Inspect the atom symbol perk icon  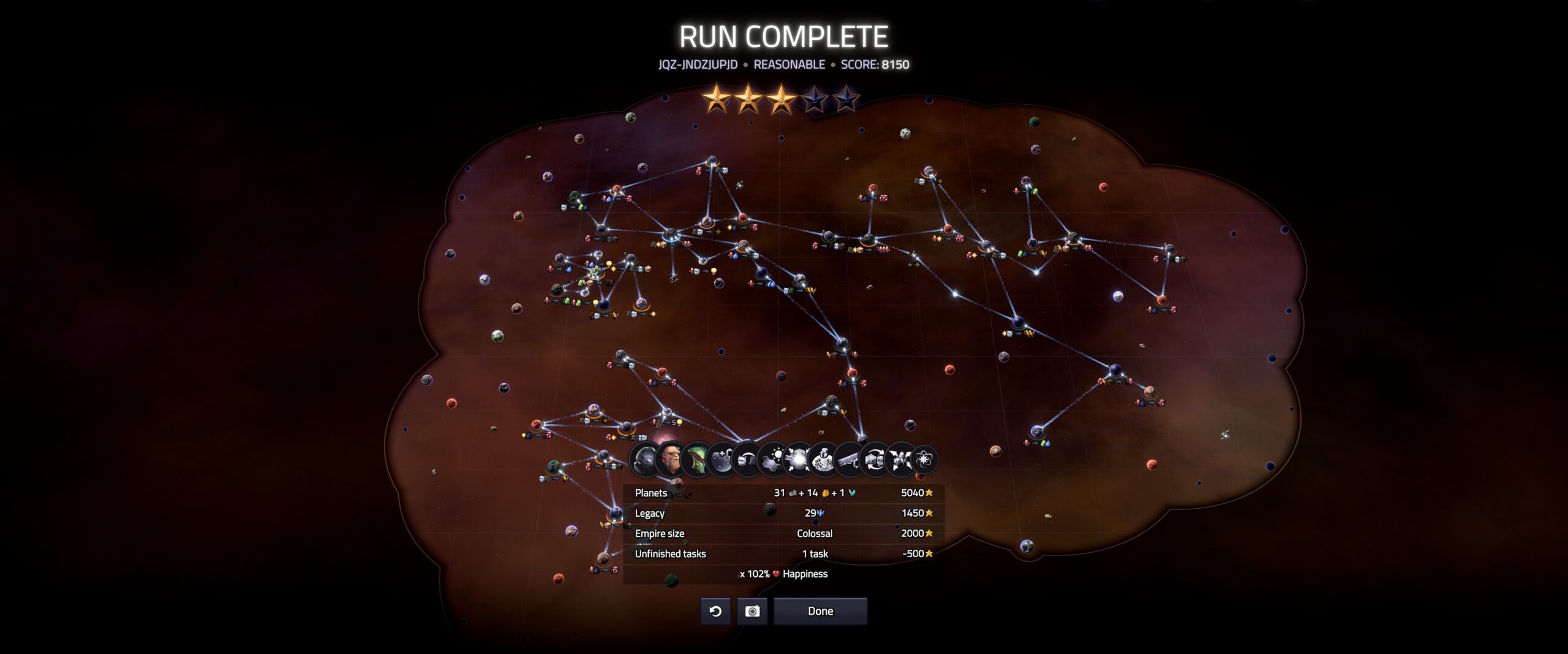click(924, 459)
